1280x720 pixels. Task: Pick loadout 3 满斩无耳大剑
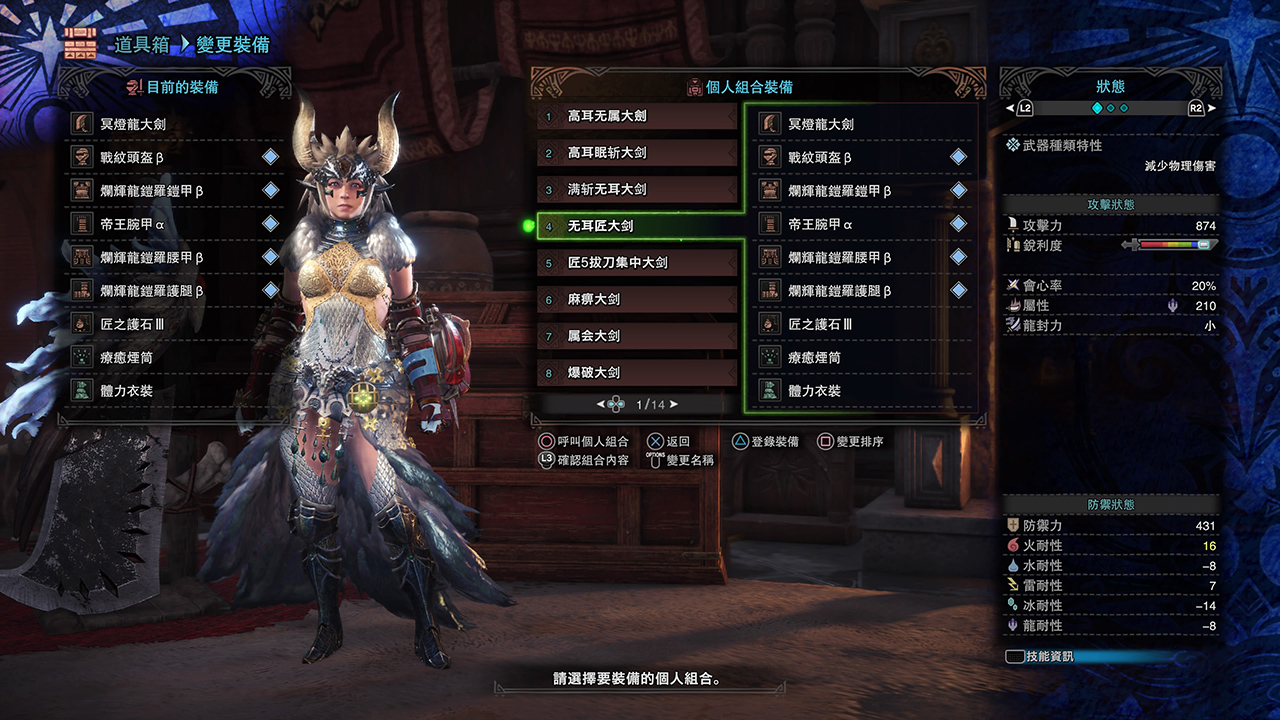click(x=637, y=189)
